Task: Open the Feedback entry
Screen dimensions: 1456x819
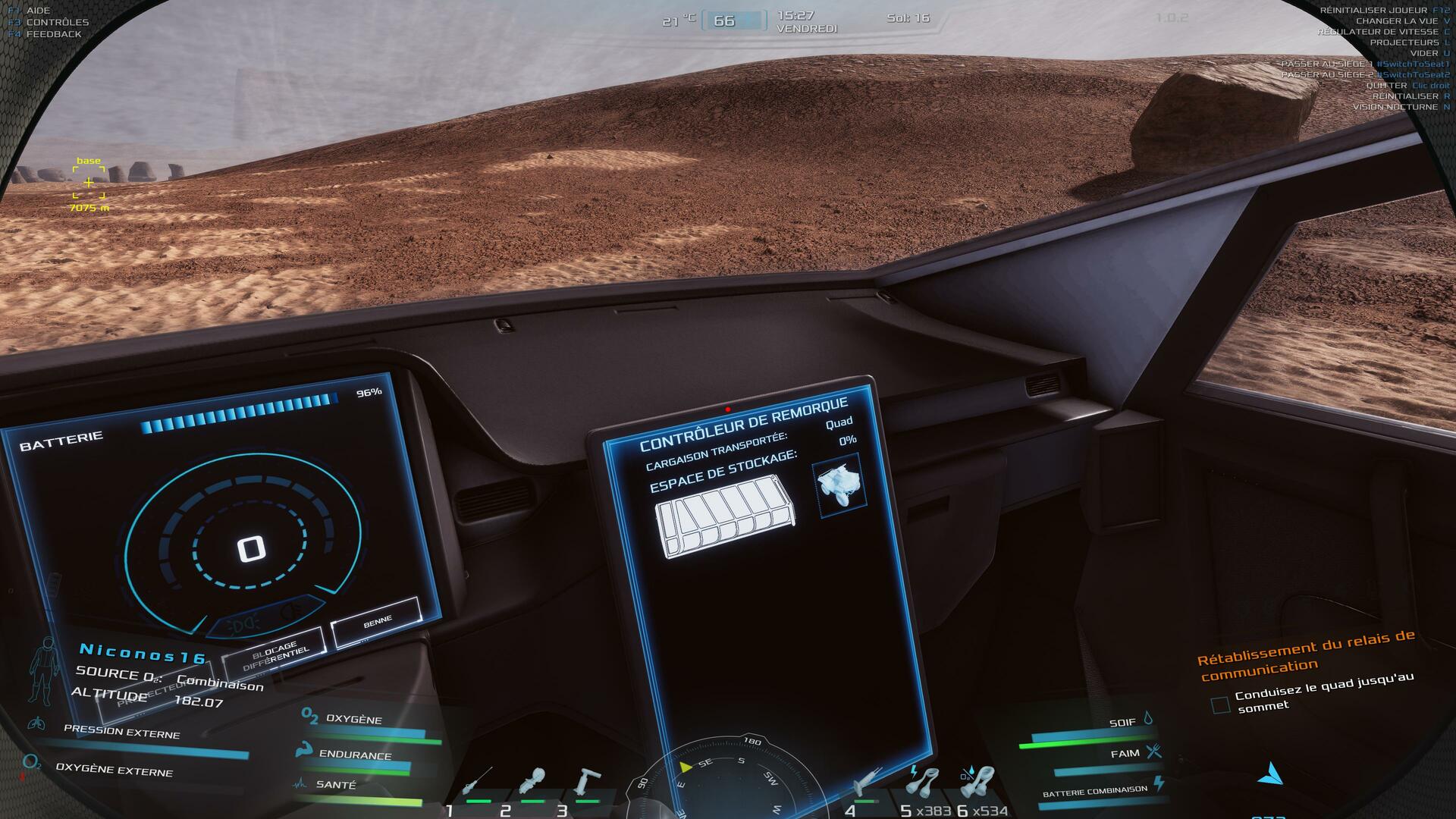Action: [53, 34]
